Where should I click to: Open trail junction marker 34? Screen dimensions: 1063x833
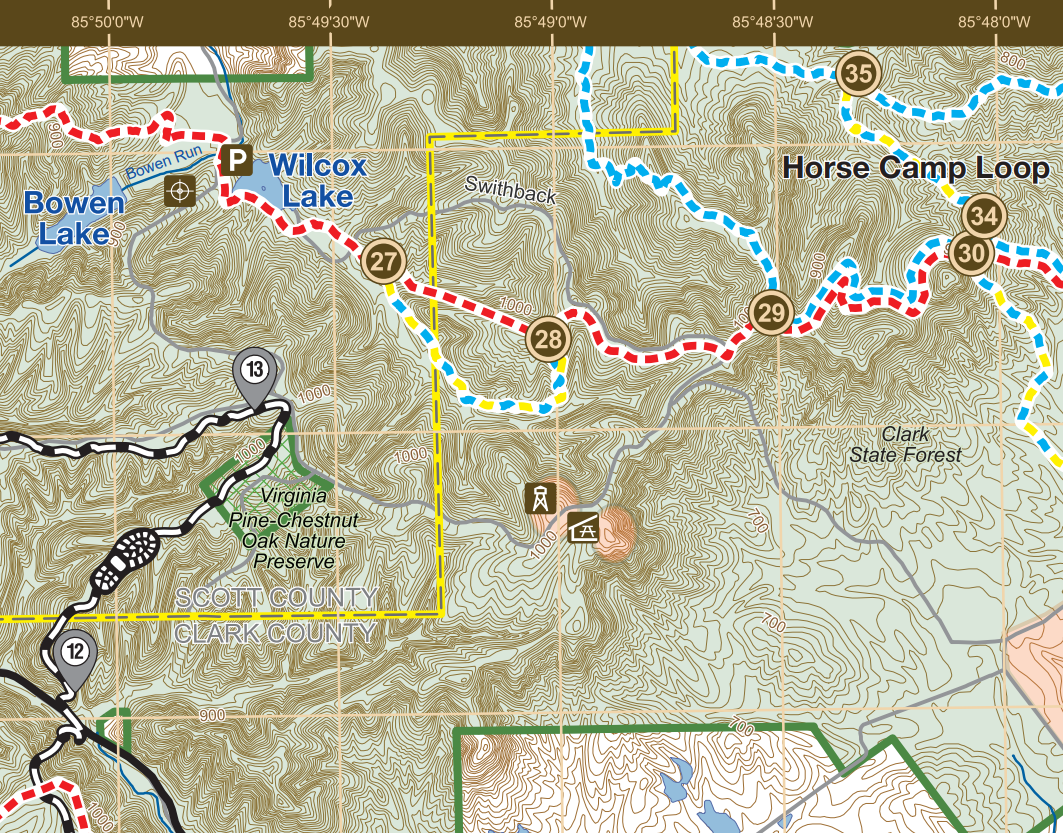984,216
